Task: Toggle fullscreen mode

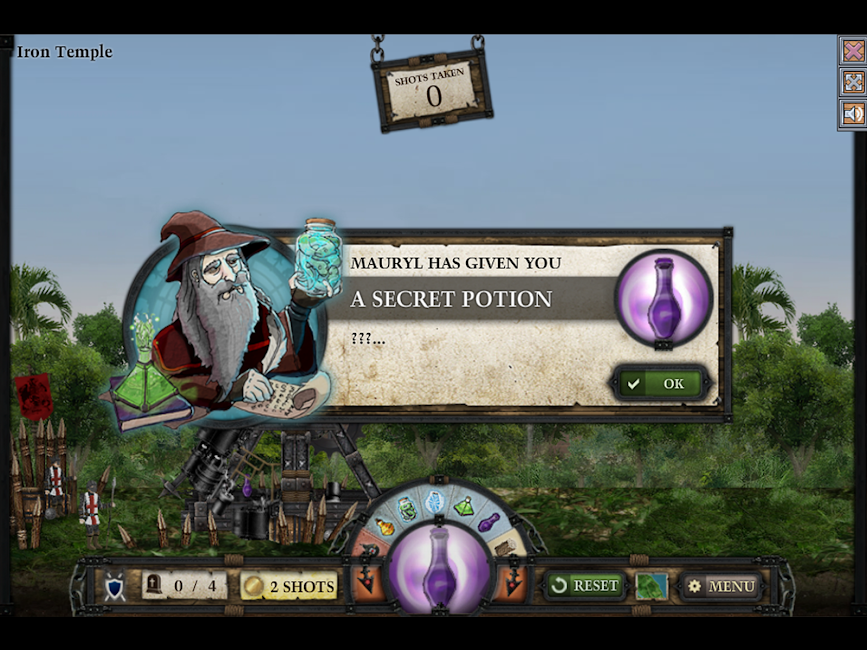Action: click(x=852, y=82)
